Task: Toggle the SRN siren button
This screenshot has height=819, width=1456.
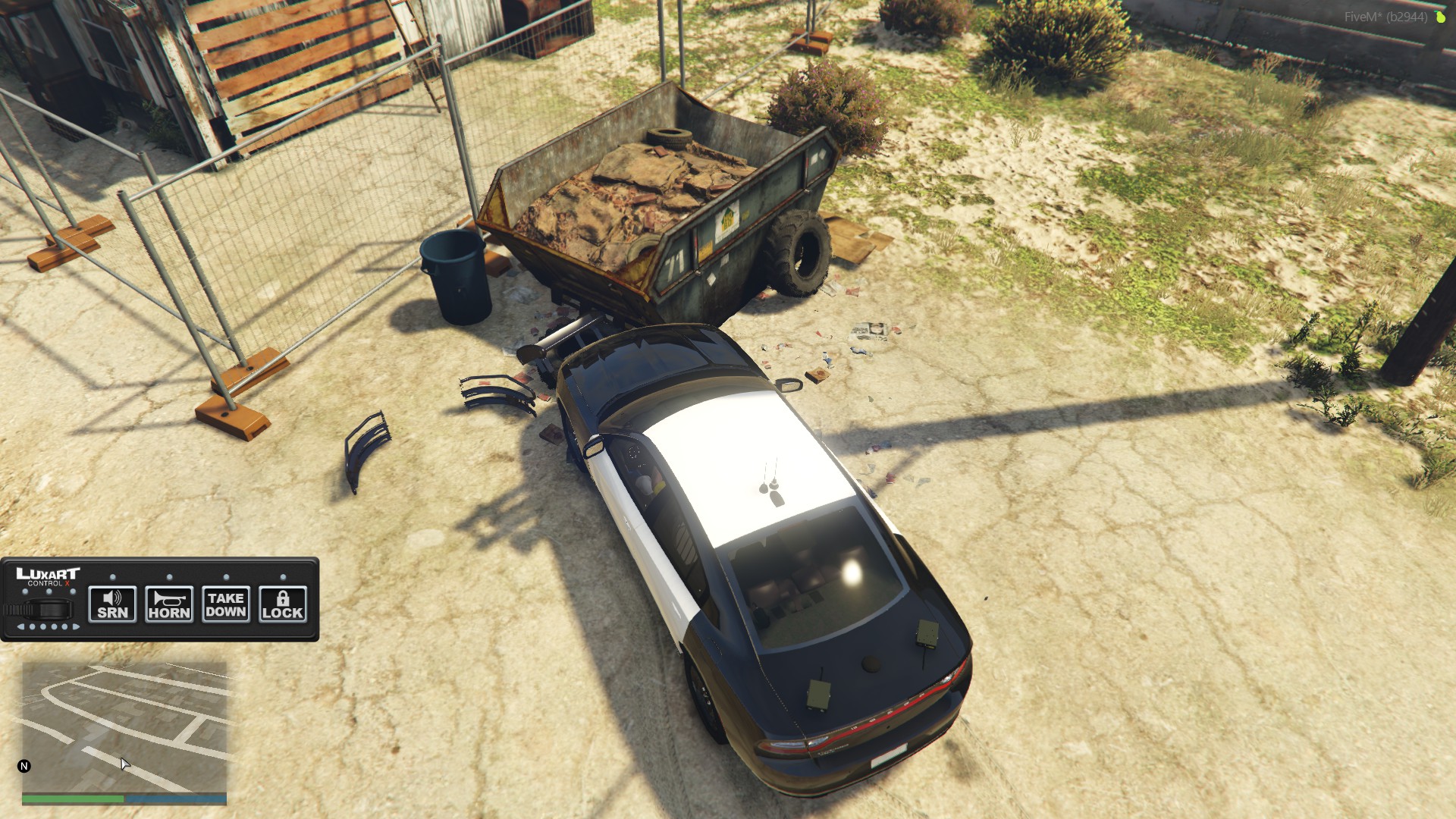Action: 112,604
